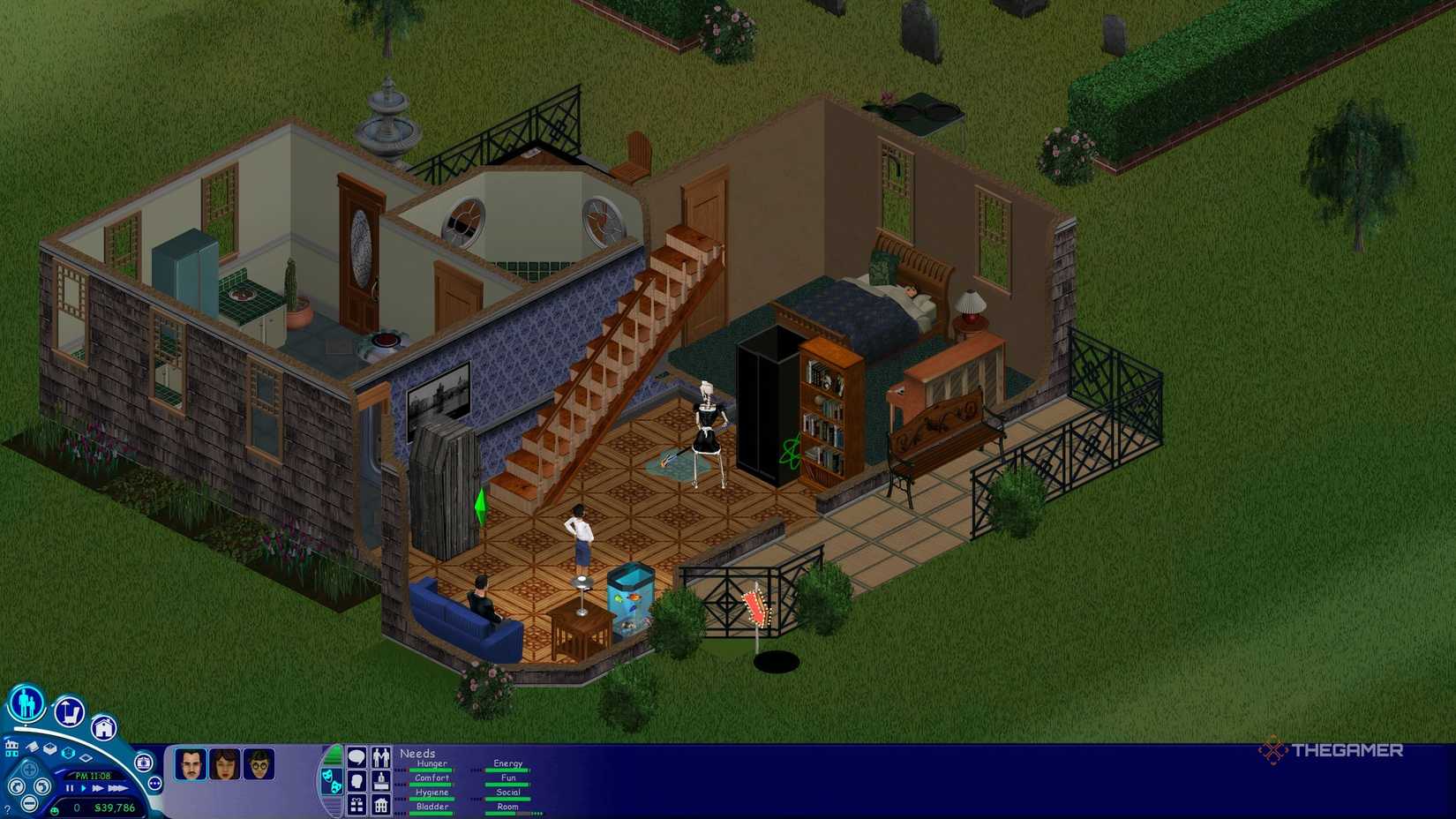
Task: Switch to the female Sim's portrait
Action: [x=225, y=765]
